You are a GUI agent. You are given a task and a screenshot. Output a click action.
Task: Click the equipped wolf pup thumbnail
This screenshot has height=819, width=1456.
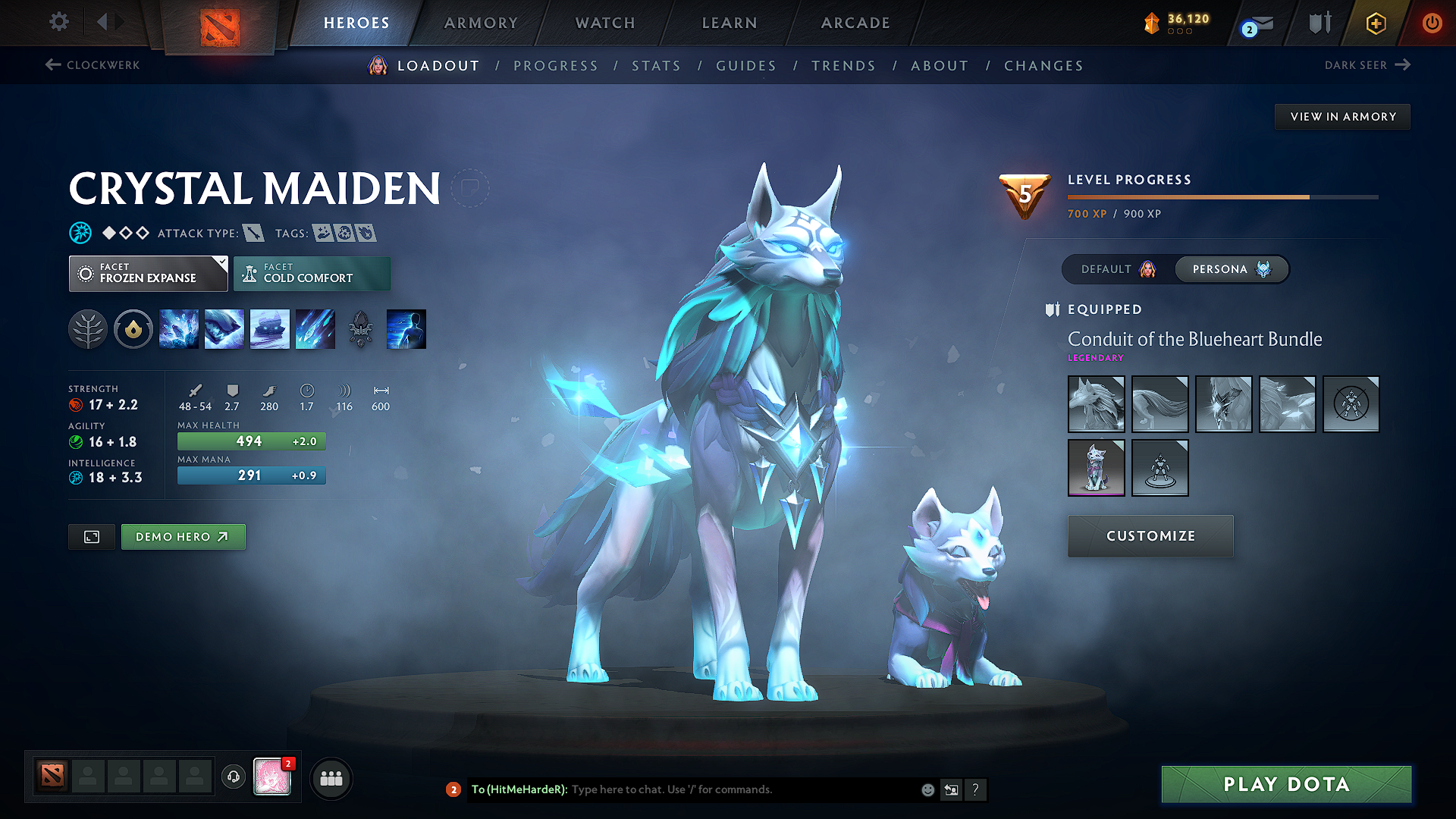1097,468
